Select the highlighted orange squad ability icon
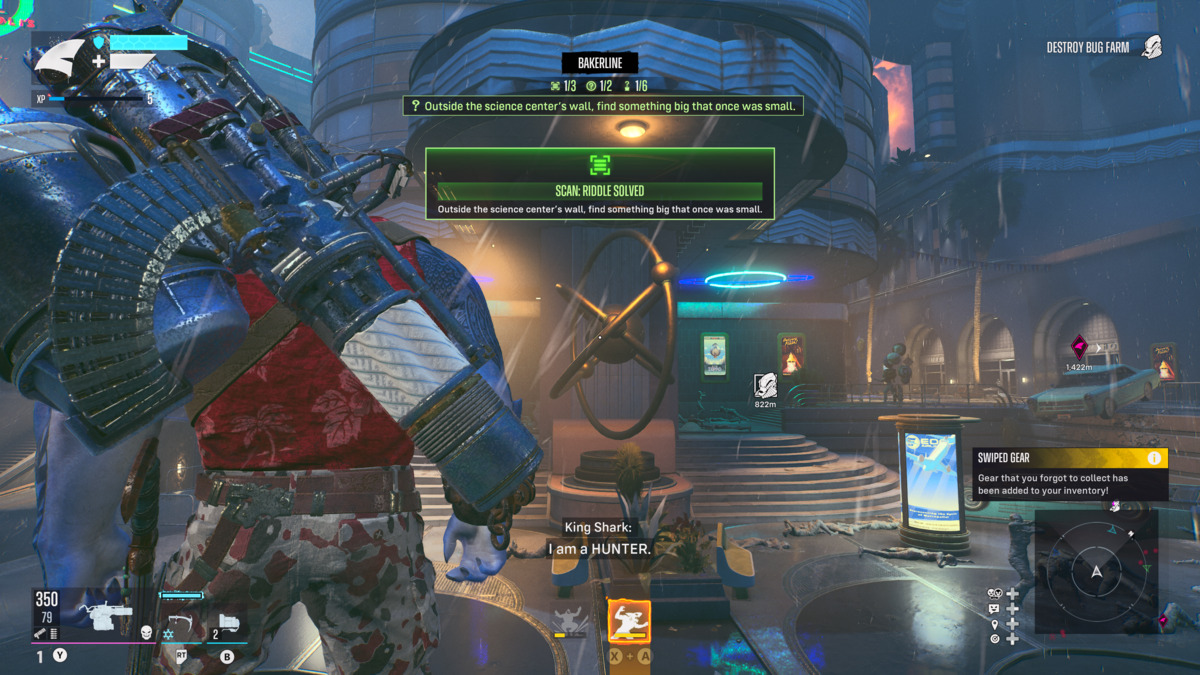 click(629, 622)
